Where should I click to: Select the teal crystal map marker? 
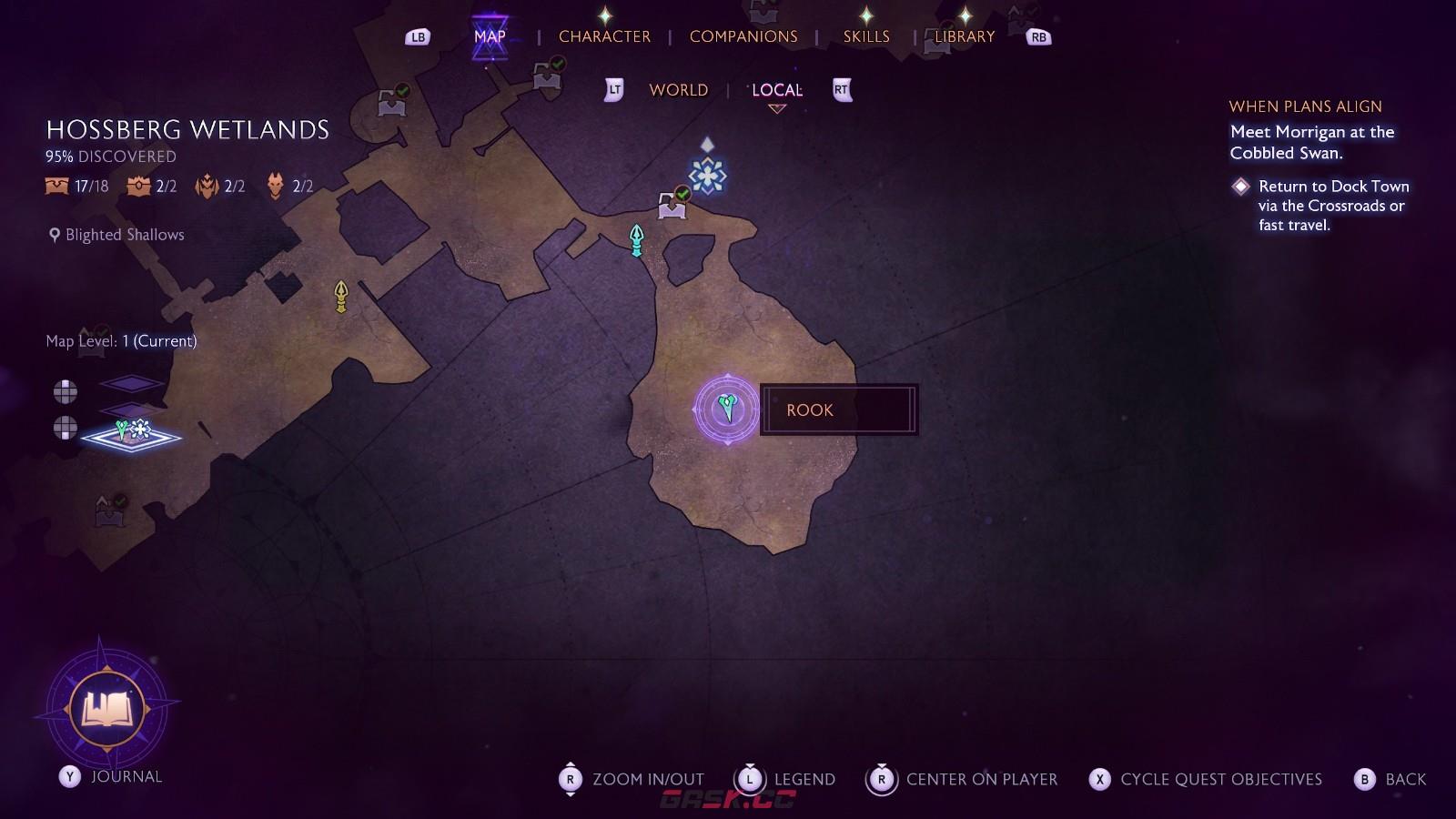tap(637, 240)
